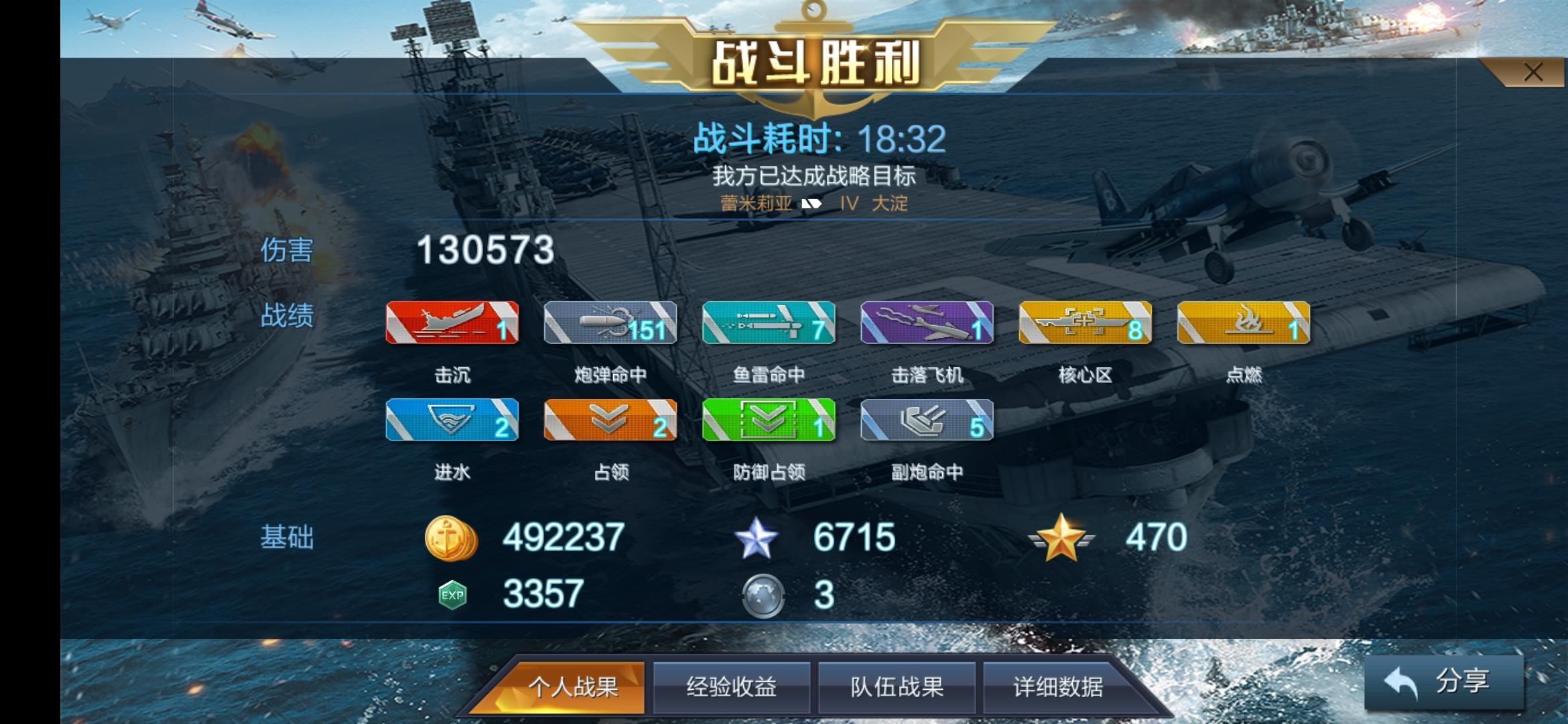Image resolution: width=1568 pixels, height=724 pixels.
Task: View the 详细数据 detailed data tab
Action: tap(1061, 686)
